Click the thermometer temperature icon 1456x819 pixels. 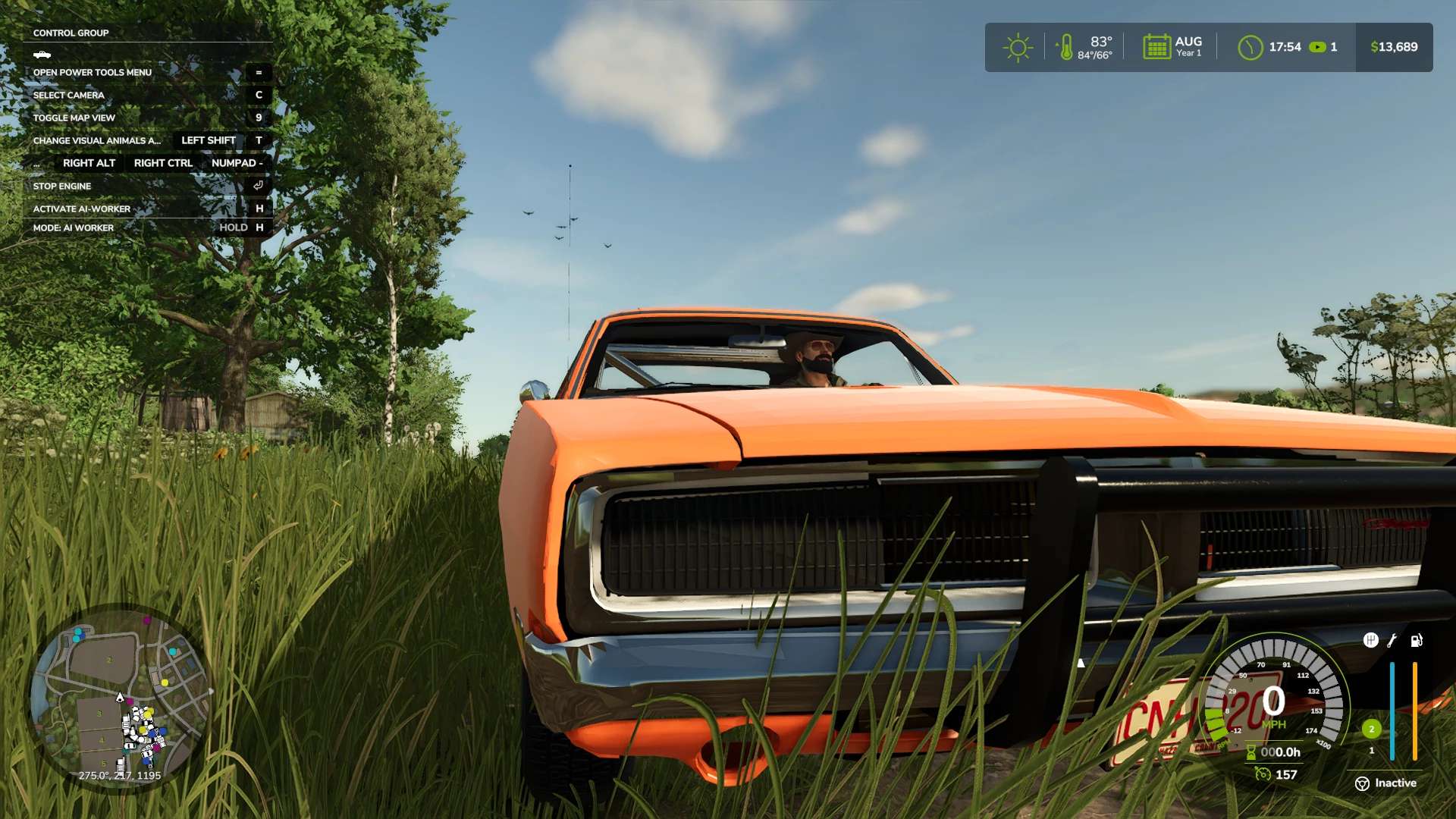pyautogui.click(x=1066, y=48)
